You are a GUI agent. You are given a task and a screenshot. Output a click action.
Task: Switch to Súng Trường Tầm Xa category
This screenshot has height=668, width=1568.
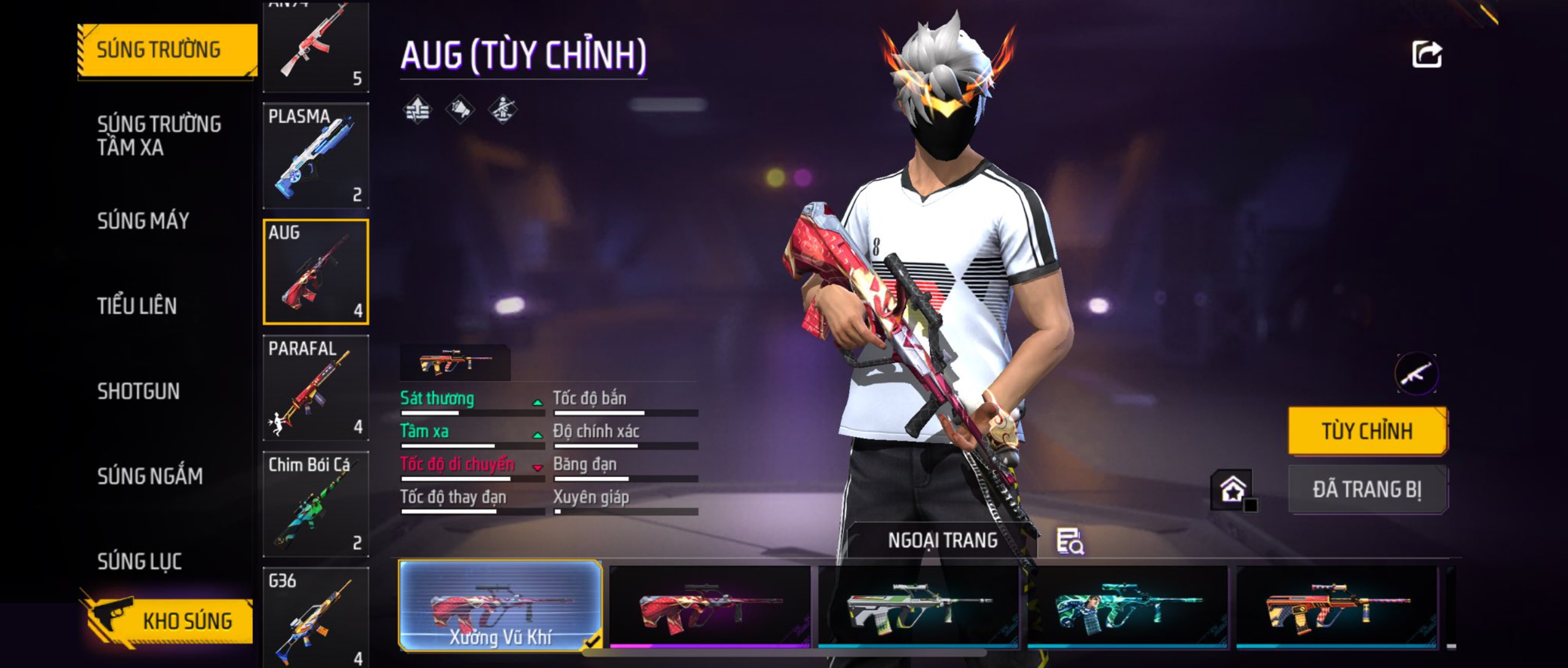(x=159, y=136)
